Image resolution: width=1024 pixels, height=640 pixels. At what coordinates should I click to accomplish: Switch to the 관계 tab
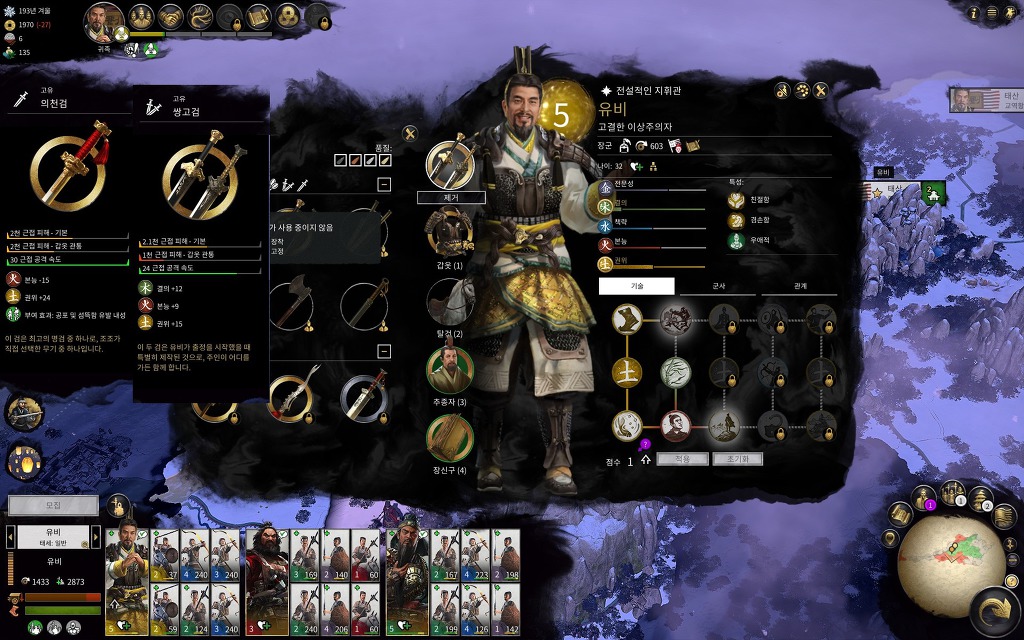800,286
